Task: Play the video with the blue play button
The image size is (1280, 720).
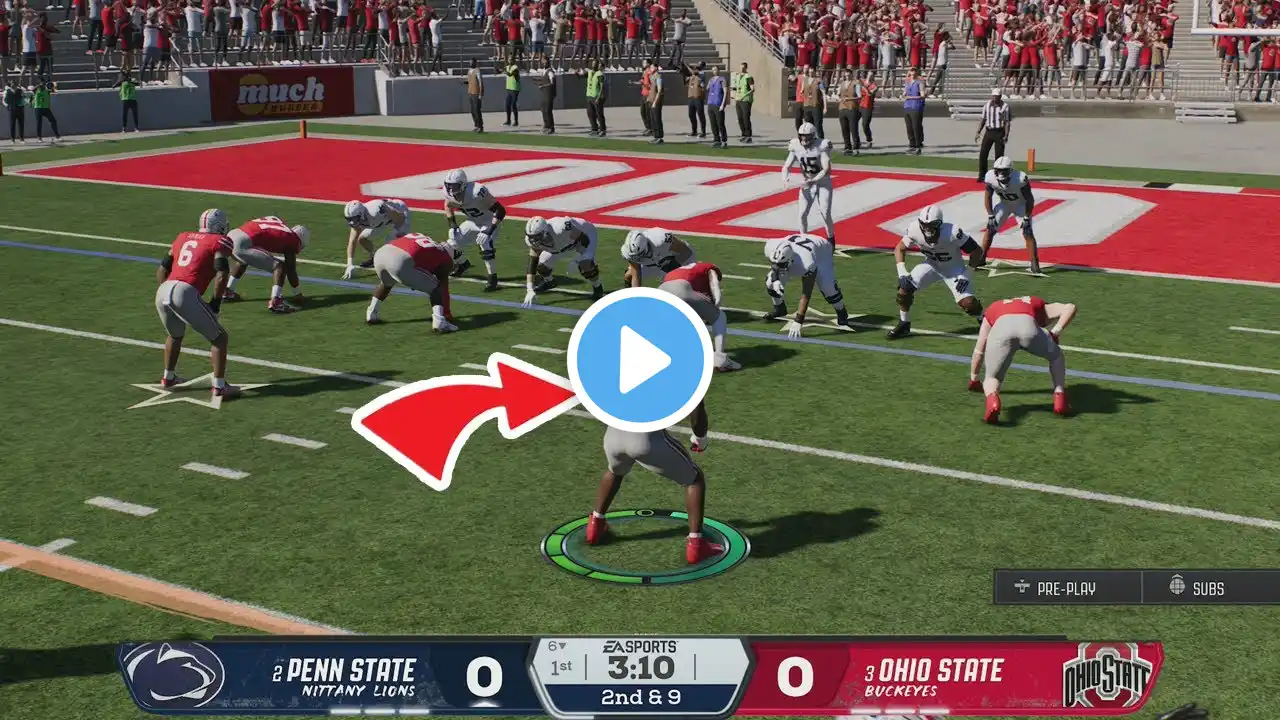Action: [x=640, y=359]
